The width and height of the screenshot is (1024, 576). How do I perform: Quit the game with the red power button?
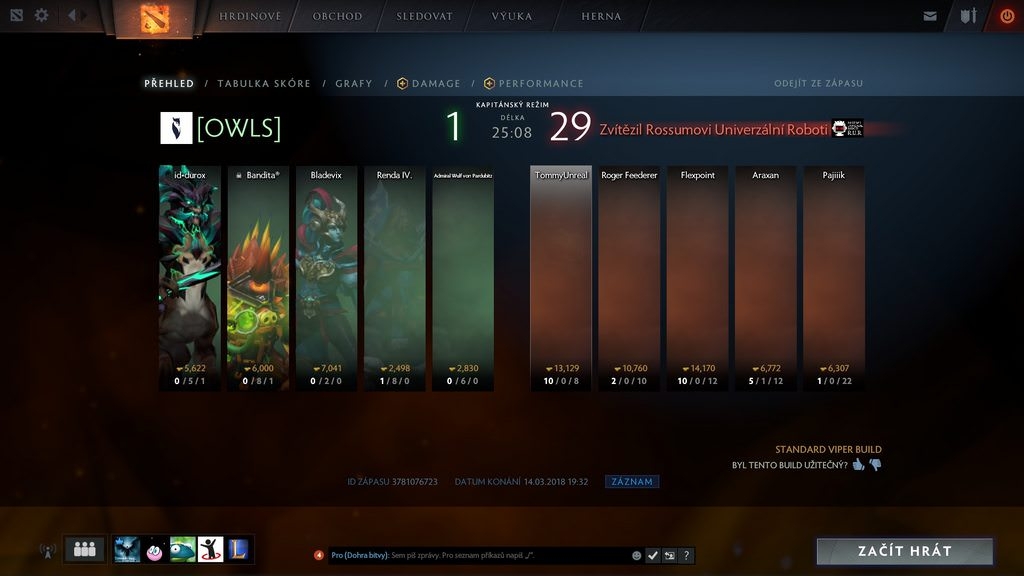coord(1006,16)
